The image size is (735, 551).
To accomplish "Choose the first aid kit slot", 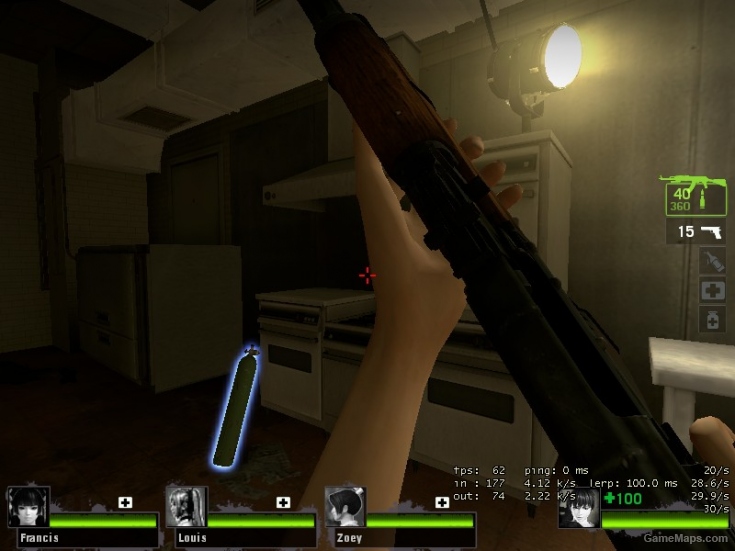I will coord(711,290).
